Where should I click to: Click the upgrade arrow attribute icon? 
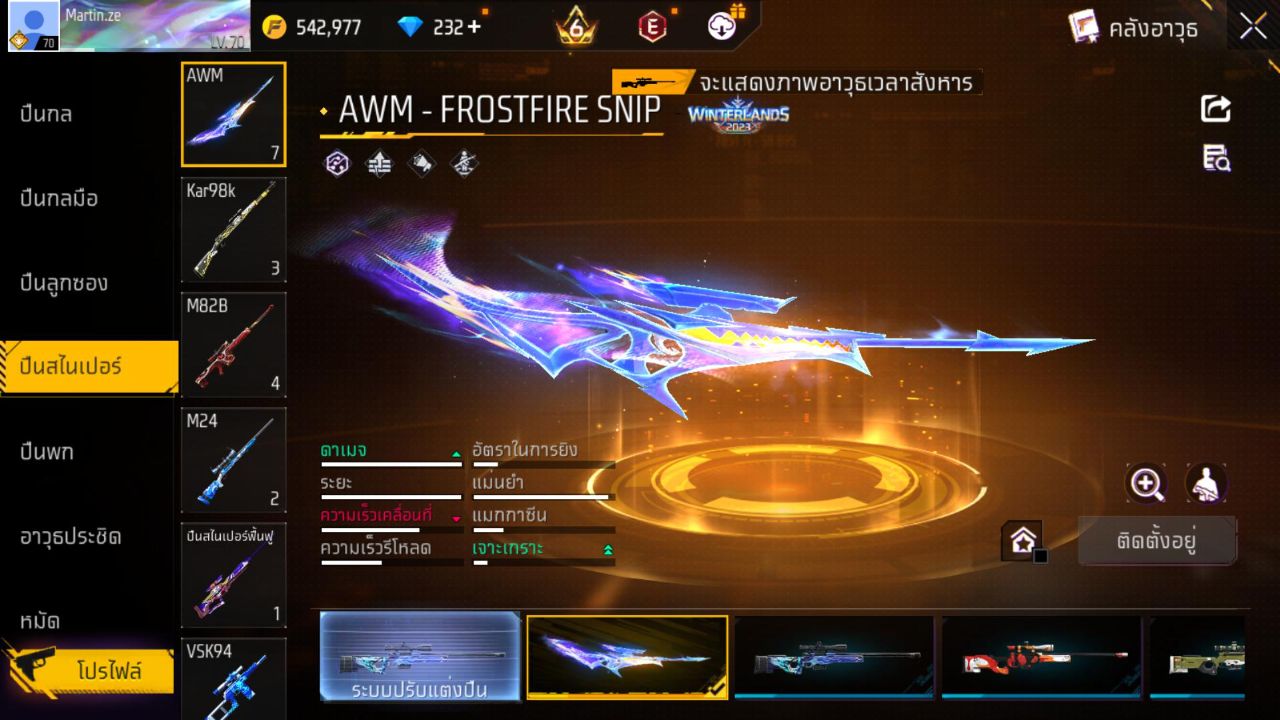tap(380, 163)
